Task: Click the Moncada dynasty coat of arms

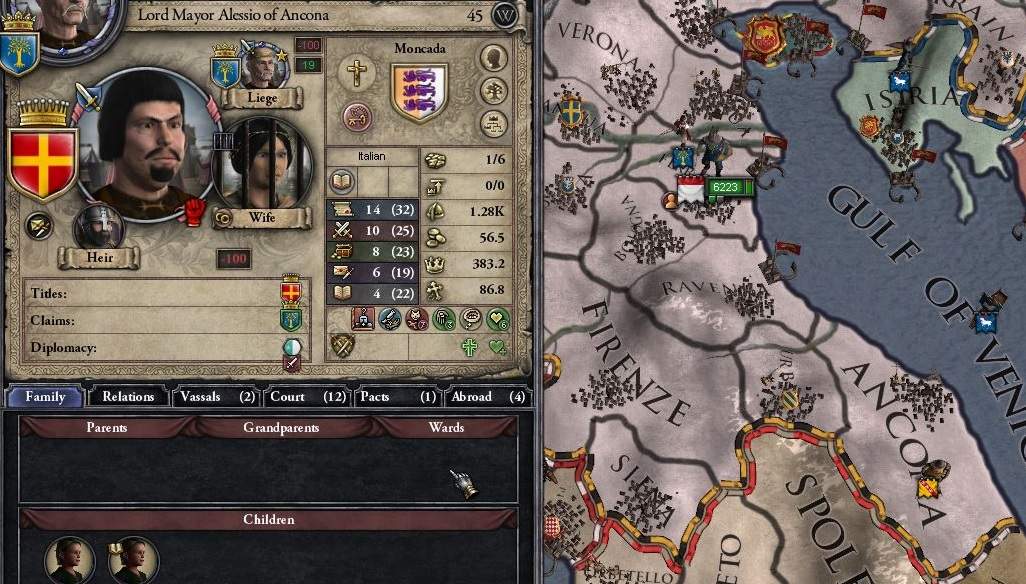Action: point(419,92)
